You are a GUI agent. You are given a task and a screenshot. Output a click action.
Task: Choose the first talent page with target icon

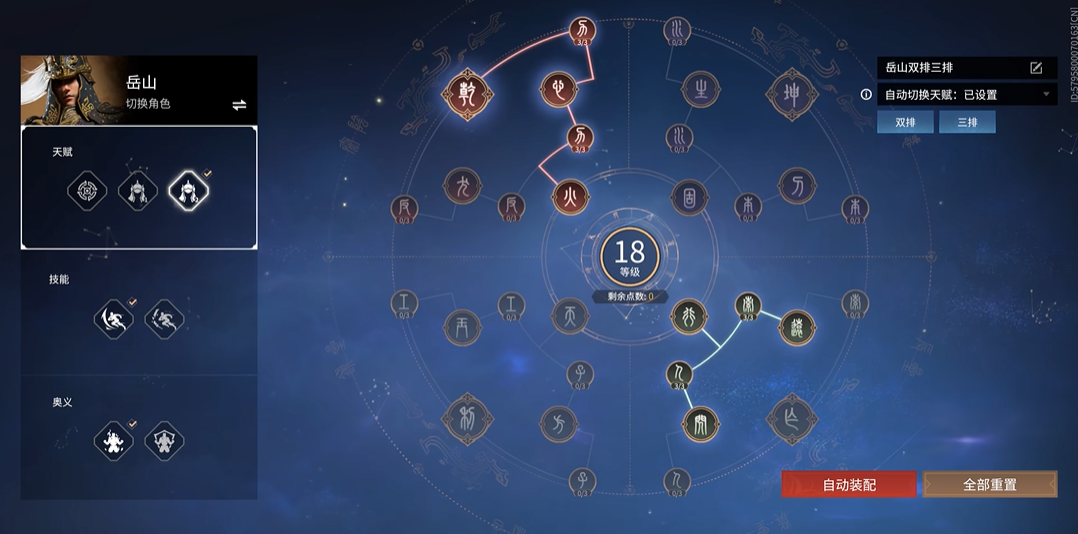pos(87,190)
